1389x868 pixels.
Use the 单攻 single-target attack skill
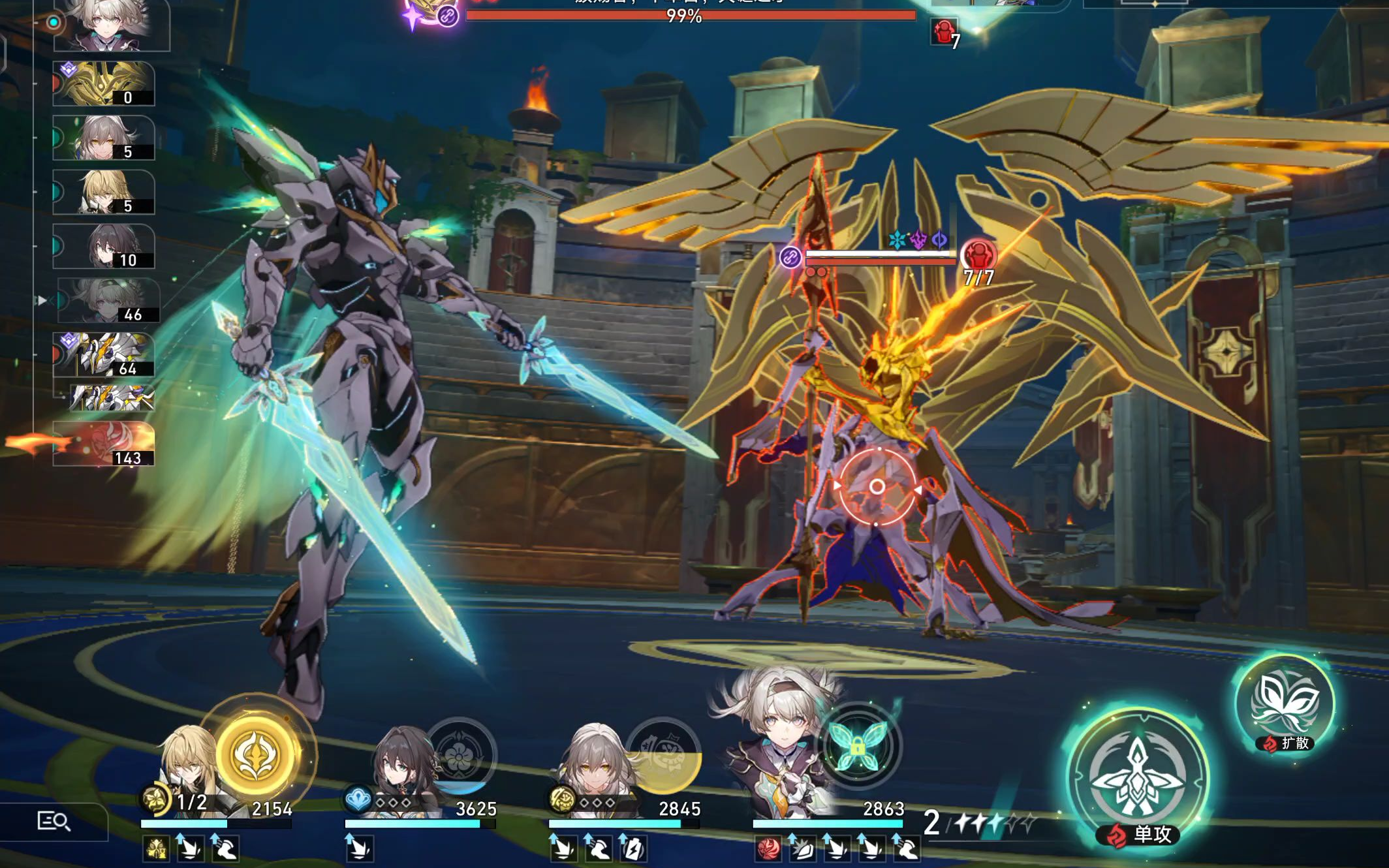click(x=1138, y=777)
